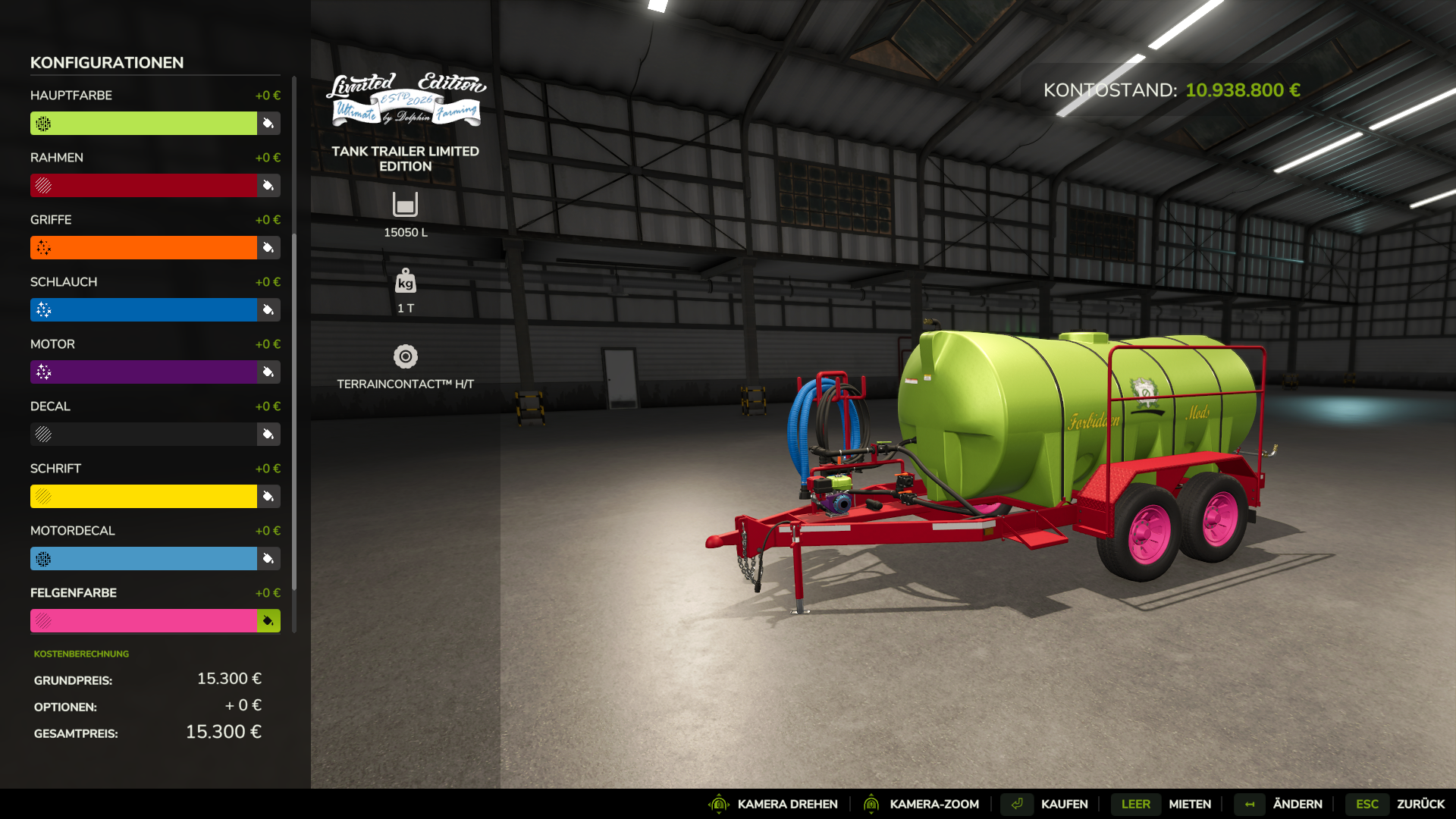
Task: Click the paint bucket beside Schrift
Action: click(268, 497)
